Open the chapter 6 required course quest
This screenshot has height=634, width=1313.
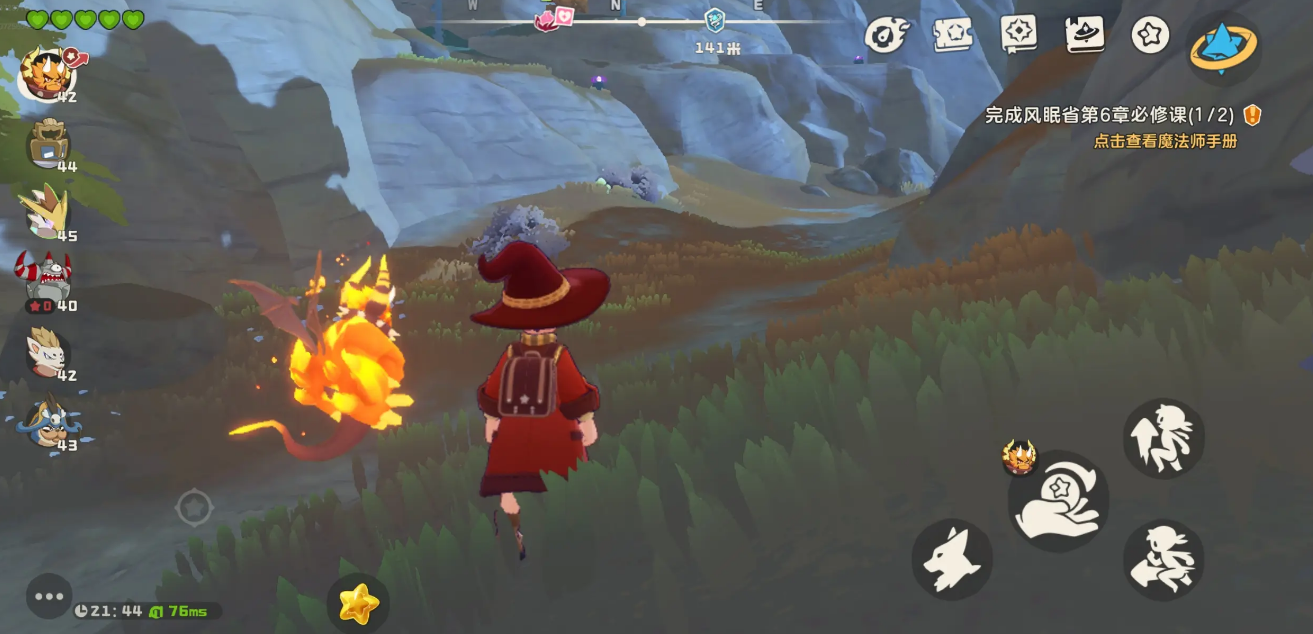(x=1109, y=115)
